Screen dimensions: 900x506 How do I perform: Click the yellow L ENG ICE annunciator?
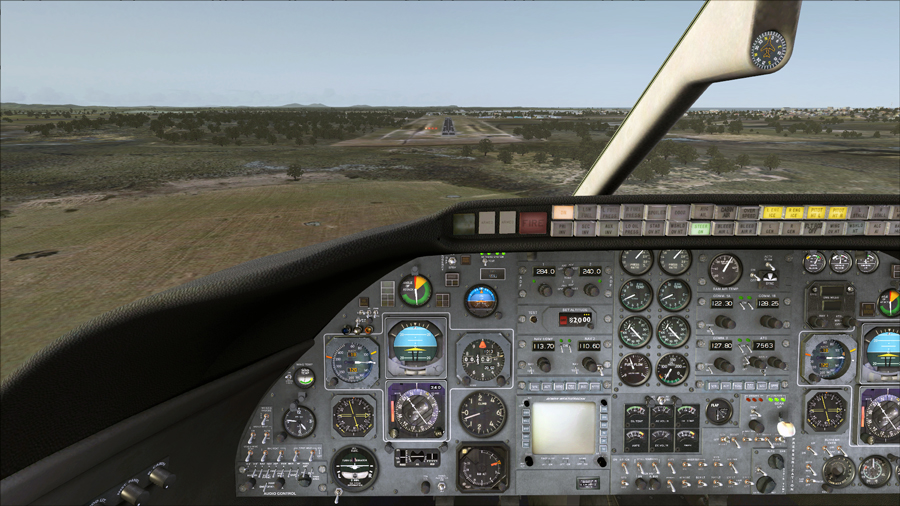772,213
